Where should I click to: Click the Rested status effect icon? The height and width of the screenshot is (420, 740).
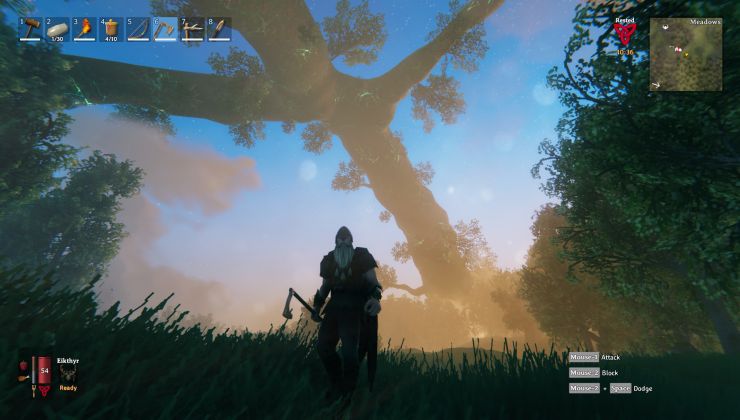point(625,35)
